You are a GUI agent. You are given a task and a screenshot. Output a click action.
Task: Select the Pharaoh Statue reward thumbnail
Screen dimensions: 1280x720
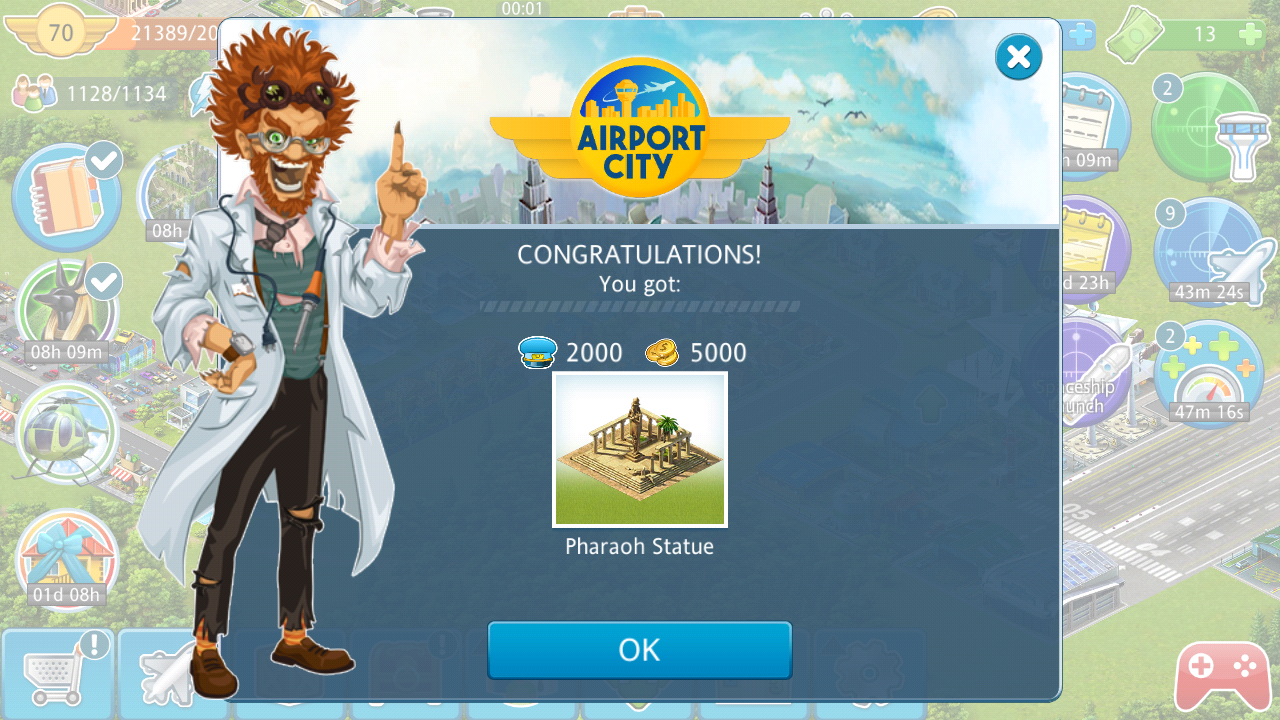[x=640, y=449]
